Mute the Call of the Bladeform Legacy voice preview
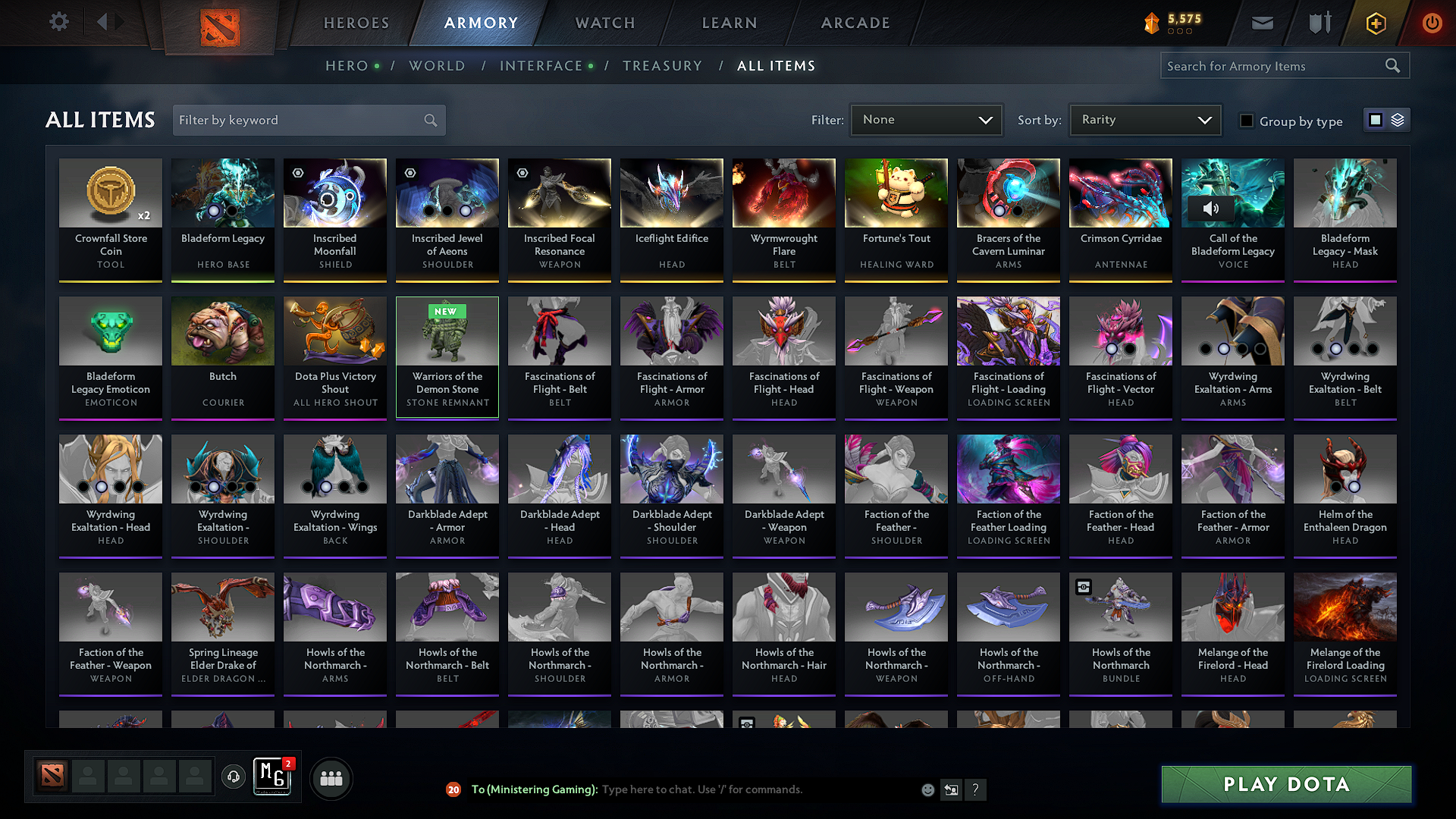Viewport: 1456px width, 819px height. coord(1211,210)
